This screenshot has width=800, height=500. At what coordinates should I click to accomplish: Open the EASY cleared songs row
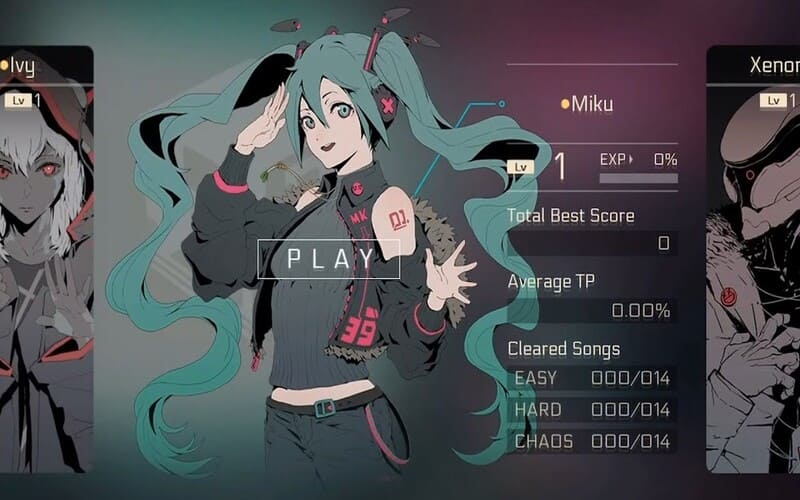click(x=592, y=379)
